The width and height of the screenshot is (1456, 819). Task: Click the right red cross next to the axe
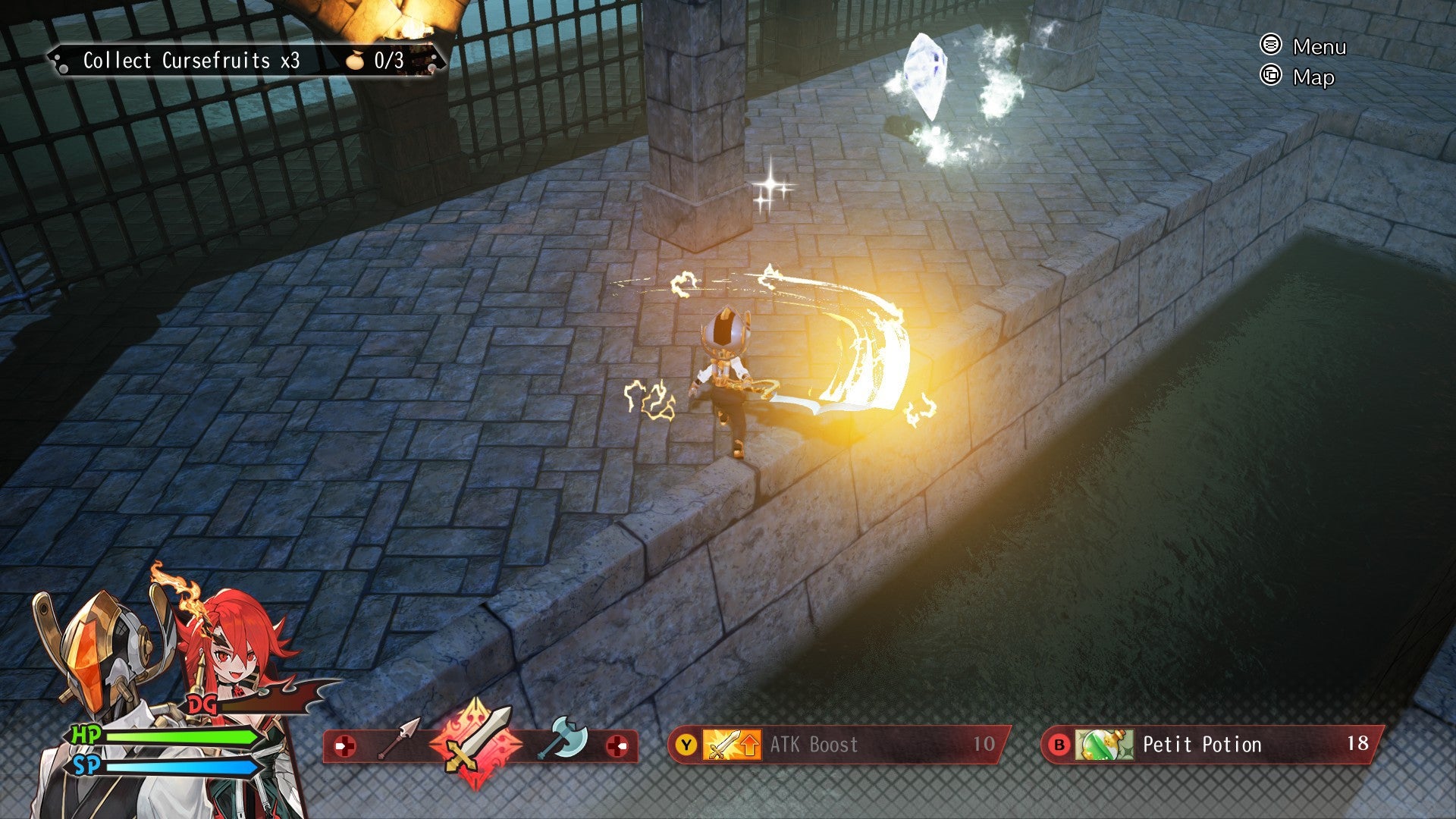(x=619, y=745)
